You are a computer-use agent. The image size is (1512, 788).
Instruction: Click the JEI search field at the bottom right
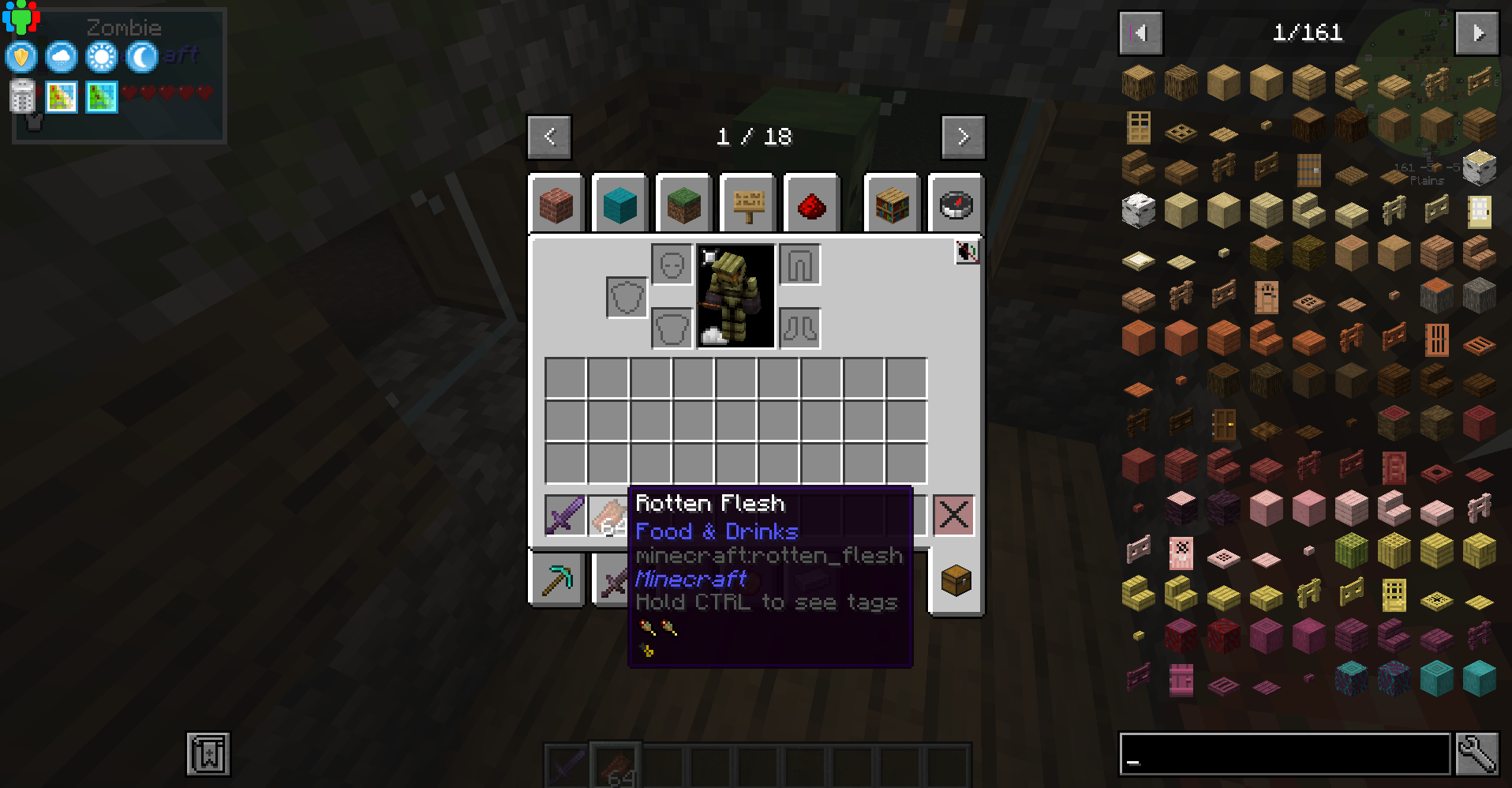[1278, 755]
